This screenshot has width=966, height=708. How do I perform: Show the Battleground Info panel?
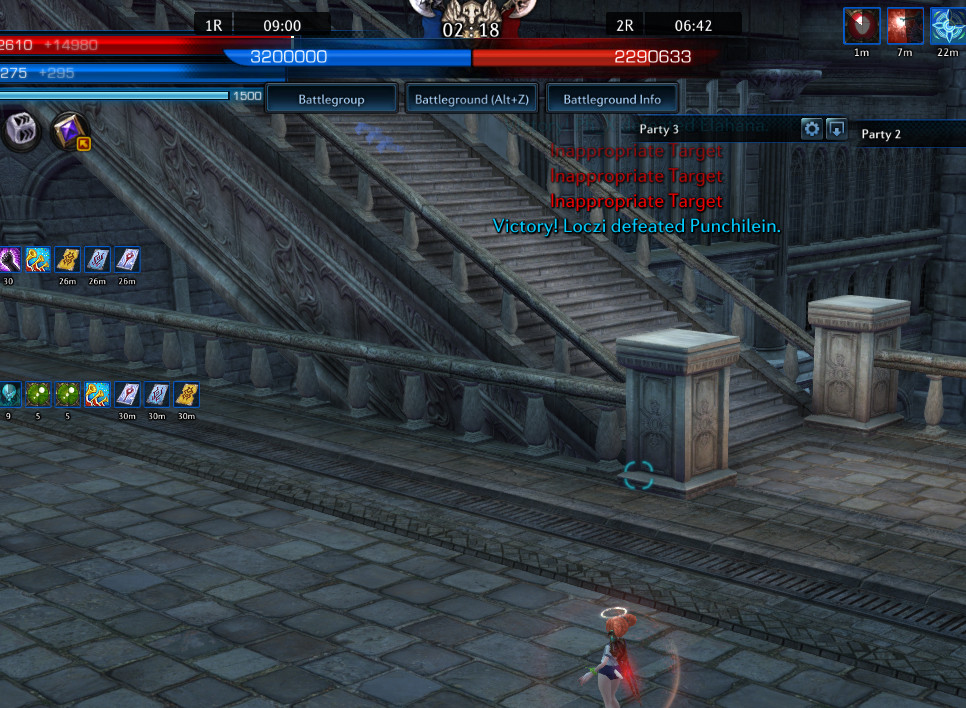click(612, 100)
